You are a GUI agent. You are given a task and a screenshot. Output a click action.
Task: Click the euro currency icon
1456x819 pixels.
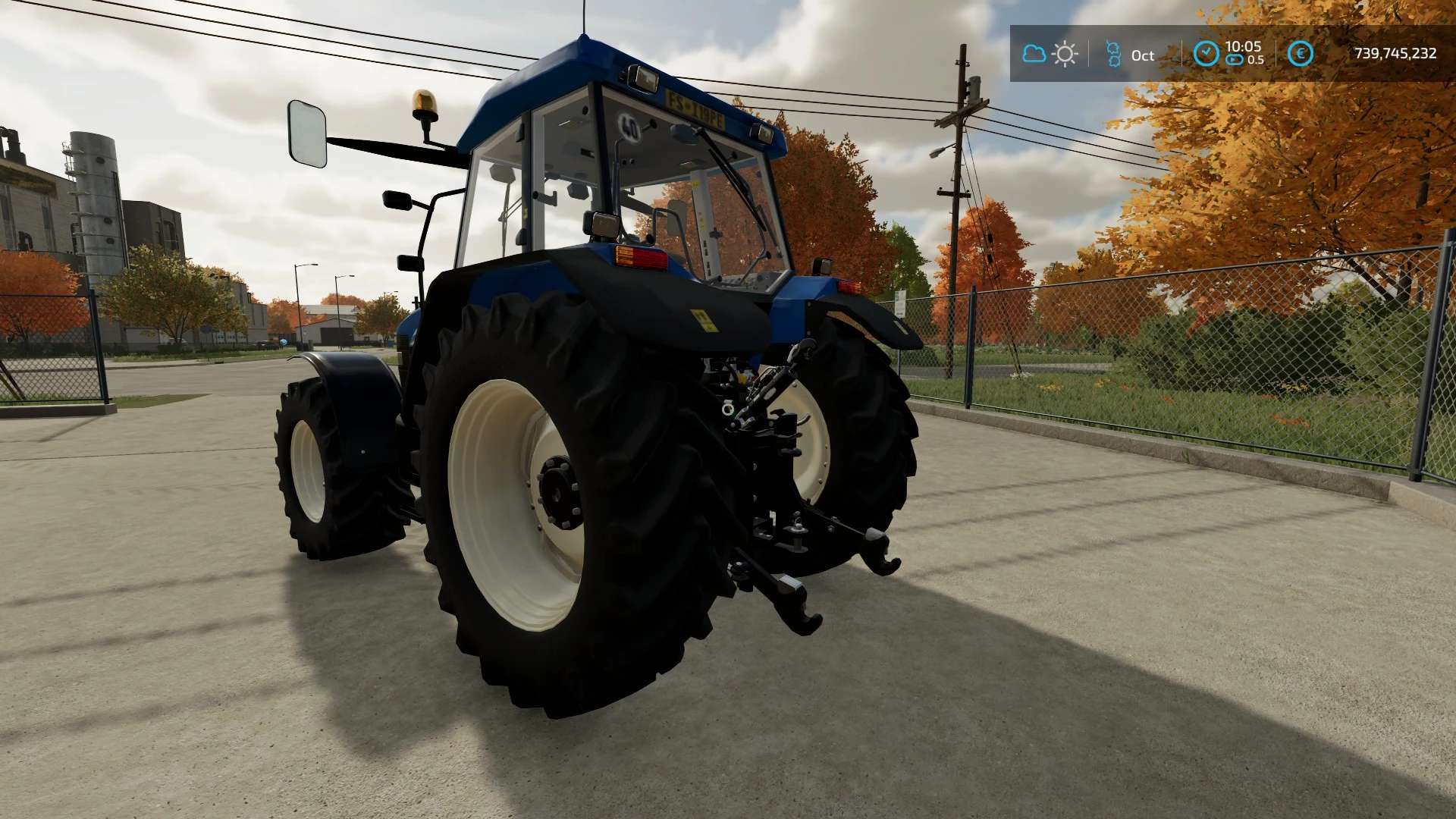[1301, 54]
